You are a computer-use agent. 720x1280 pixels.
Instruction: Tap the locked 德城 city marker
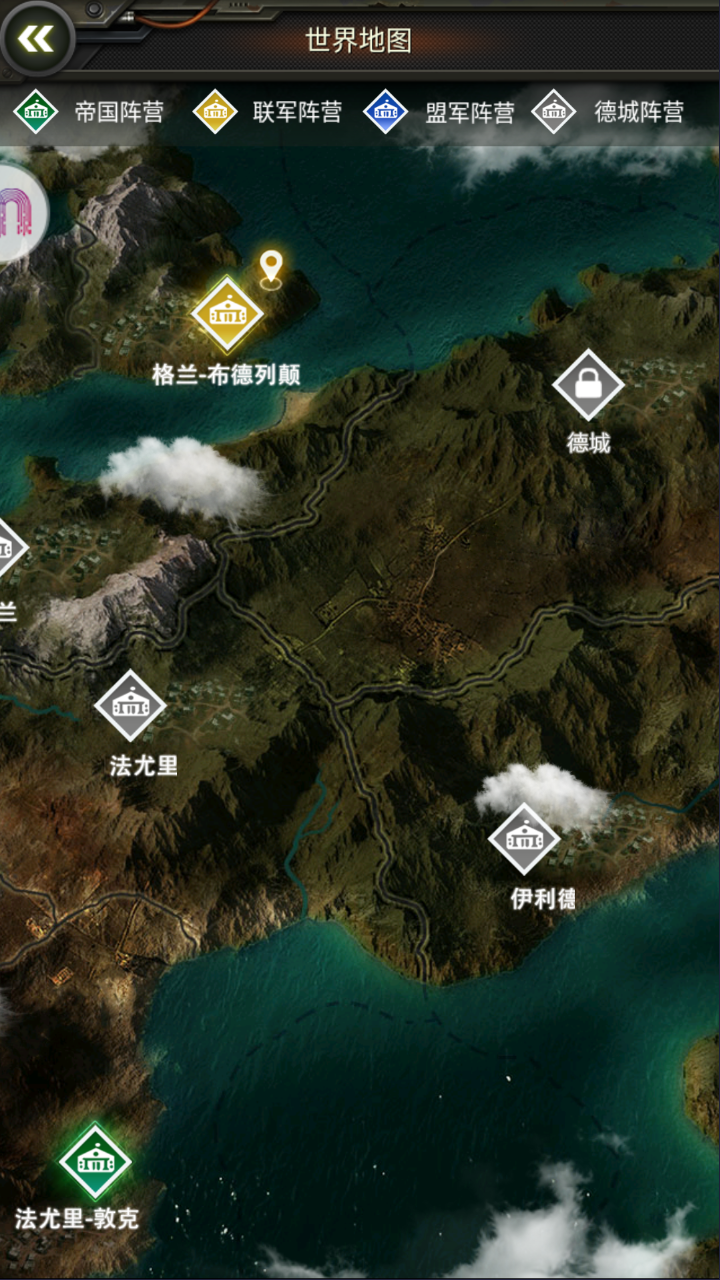tap(588, 384)
